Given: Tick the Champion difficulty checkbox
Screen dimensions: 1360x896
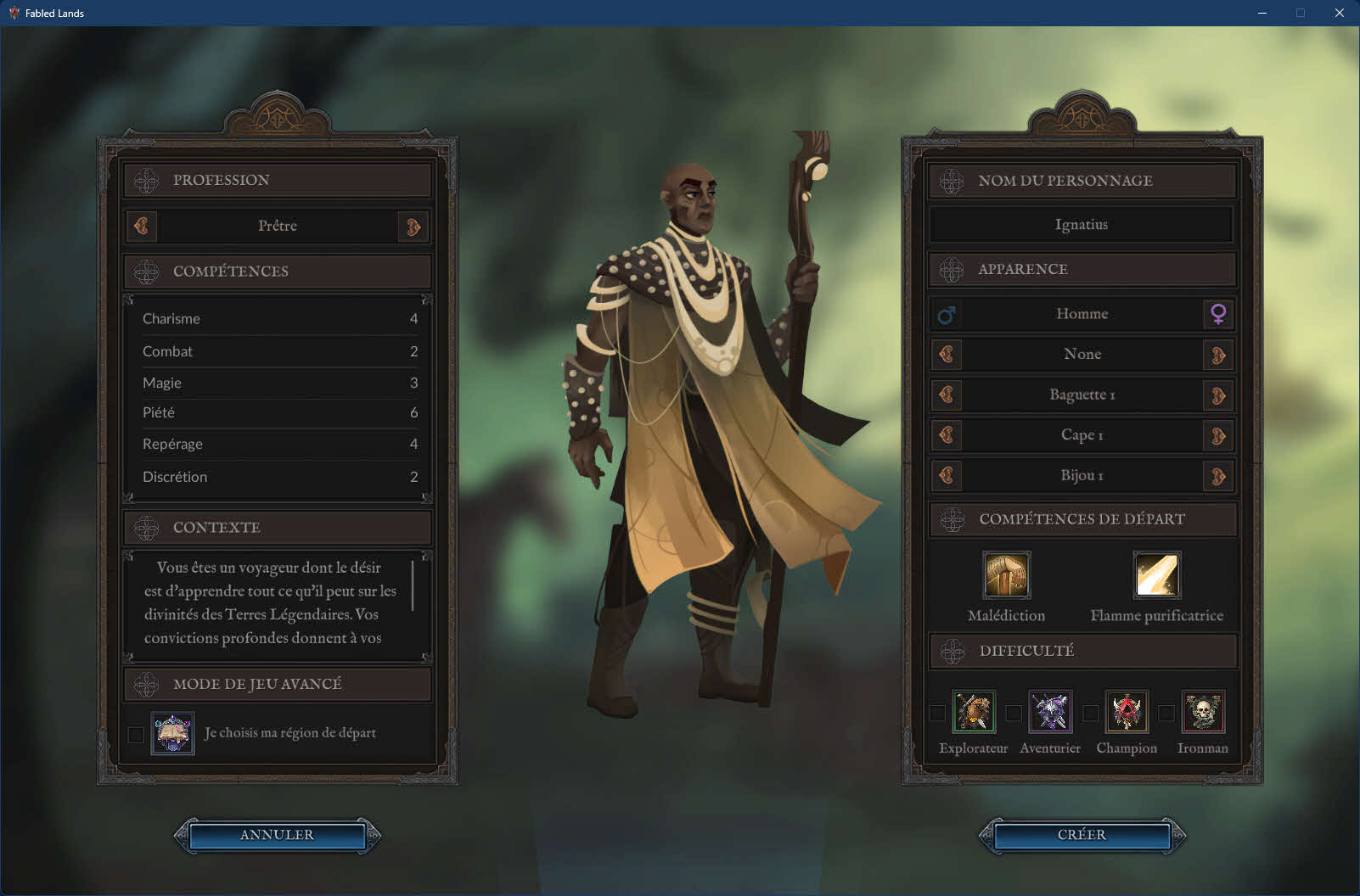Looking at the screenshot, I should tap(1090, 713).
